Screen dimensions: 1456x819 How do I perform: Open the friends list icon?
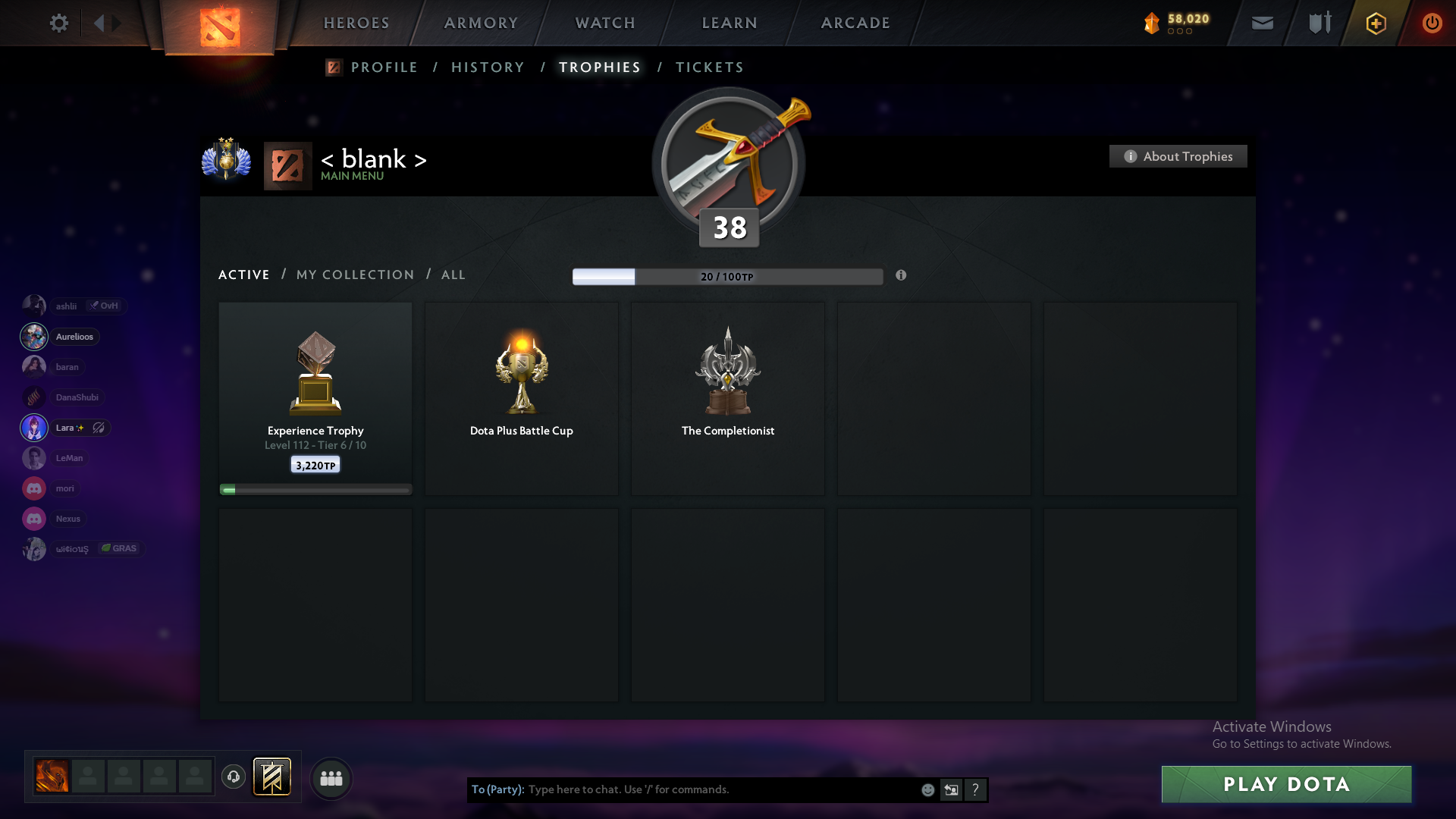click(331, 777)
